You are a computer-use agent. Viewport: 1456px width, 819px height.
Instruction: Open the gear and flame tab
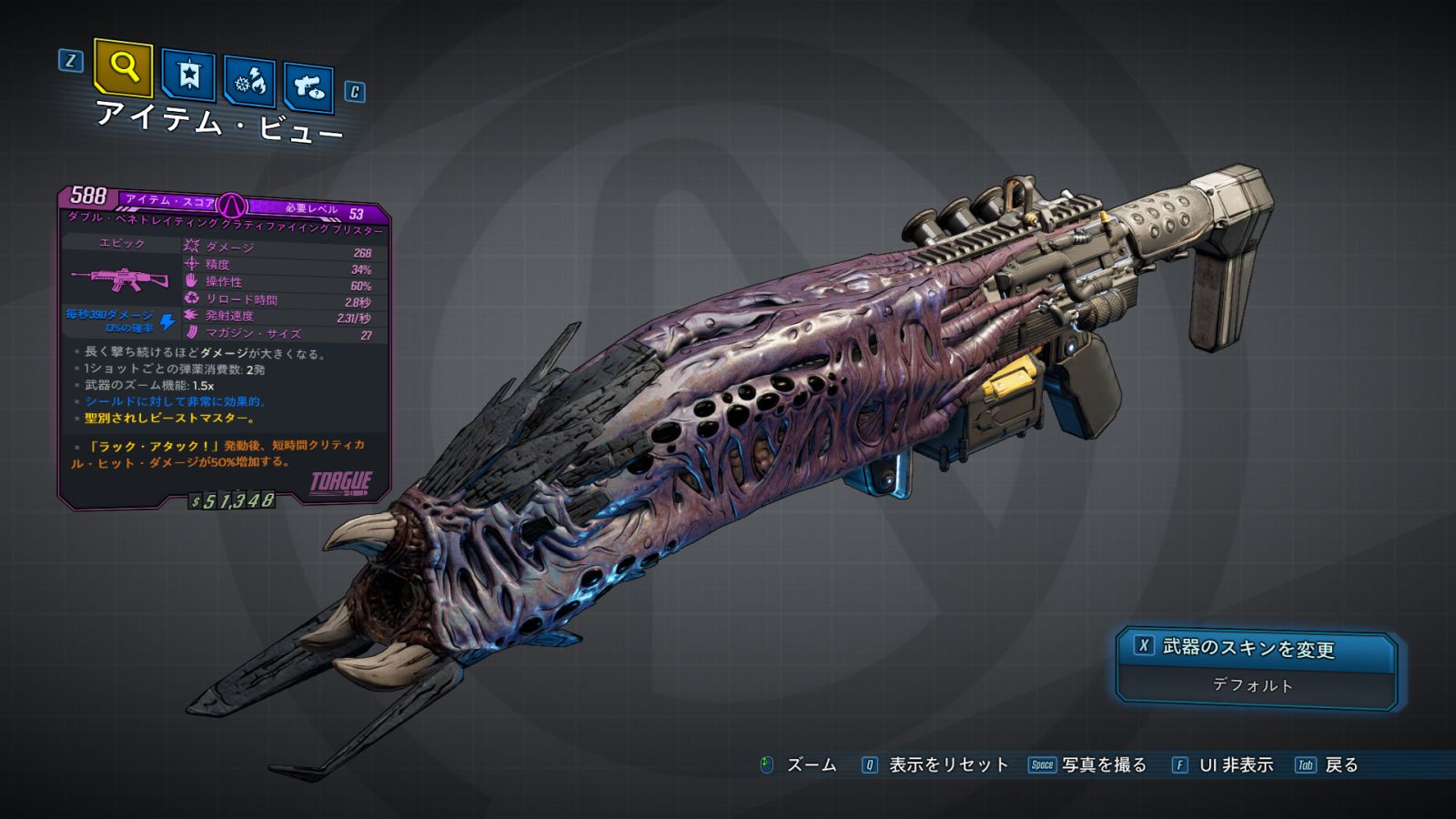(x=250, y=82)
